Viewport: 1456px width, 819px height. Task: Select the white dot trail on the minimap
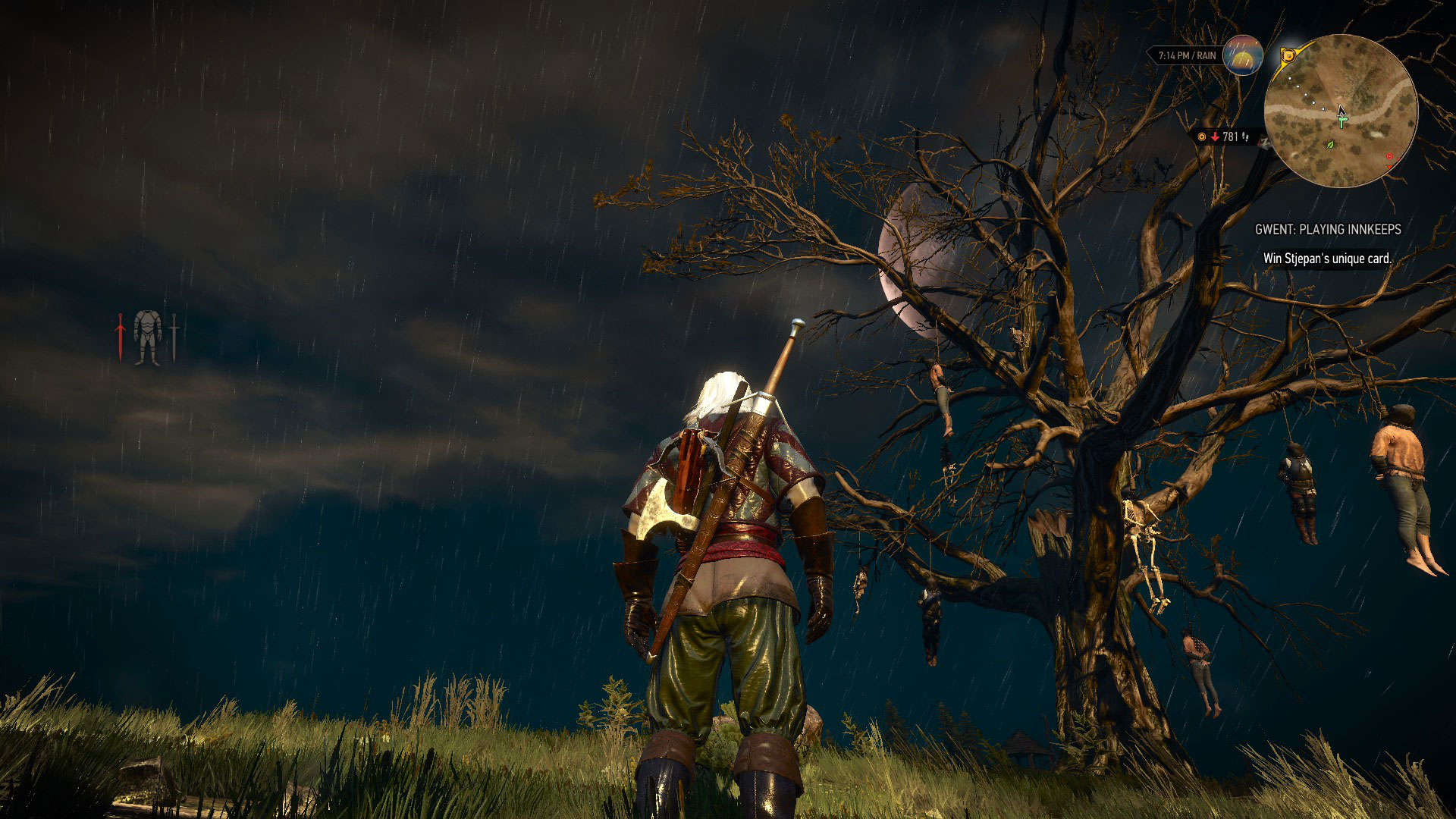1306,95
